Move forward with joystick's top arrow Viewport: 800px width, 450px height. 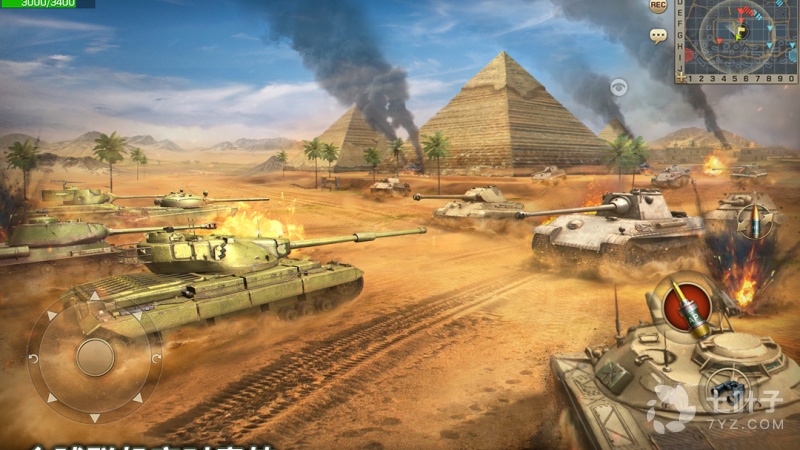coord(95,296)
